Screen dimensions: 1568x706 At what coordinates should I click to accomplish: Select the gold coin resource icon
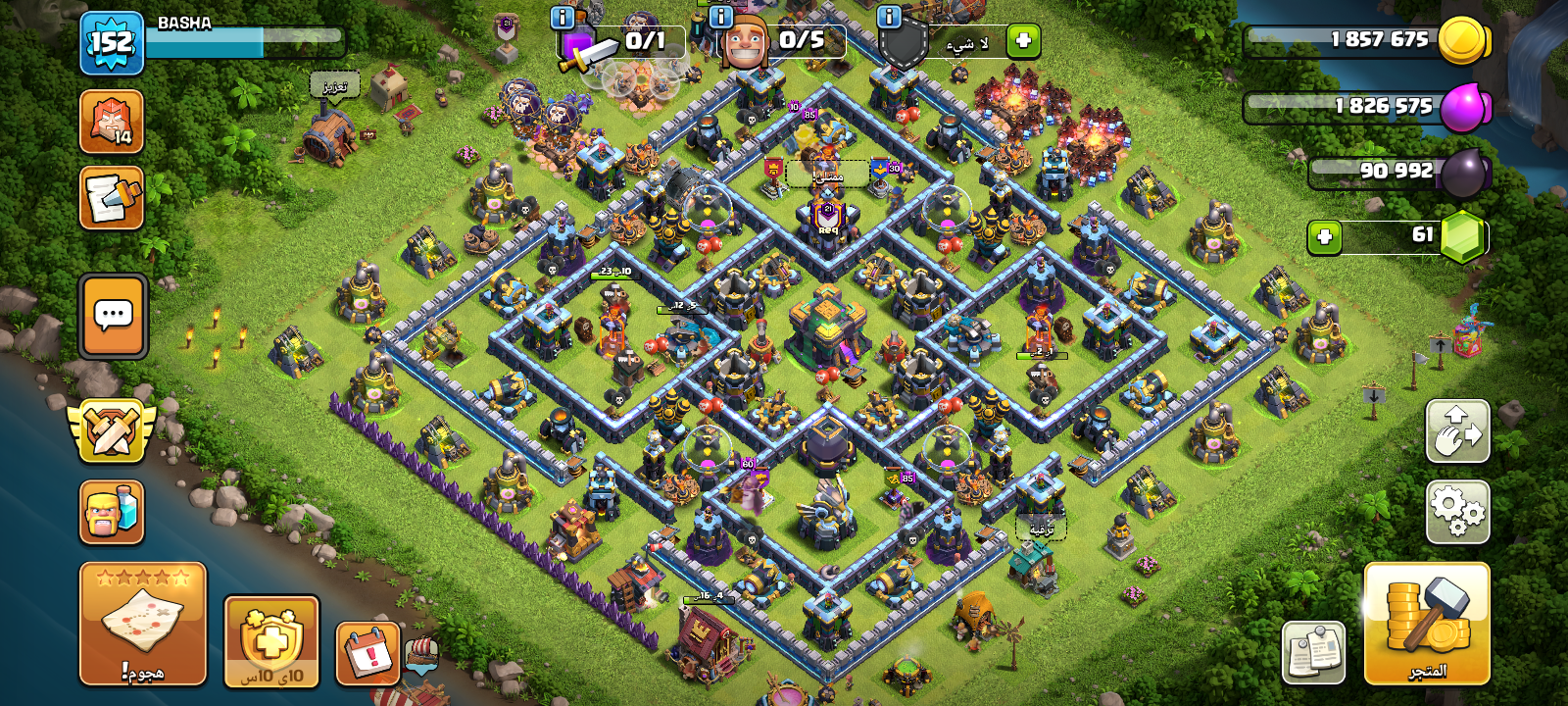(1462, 41)
